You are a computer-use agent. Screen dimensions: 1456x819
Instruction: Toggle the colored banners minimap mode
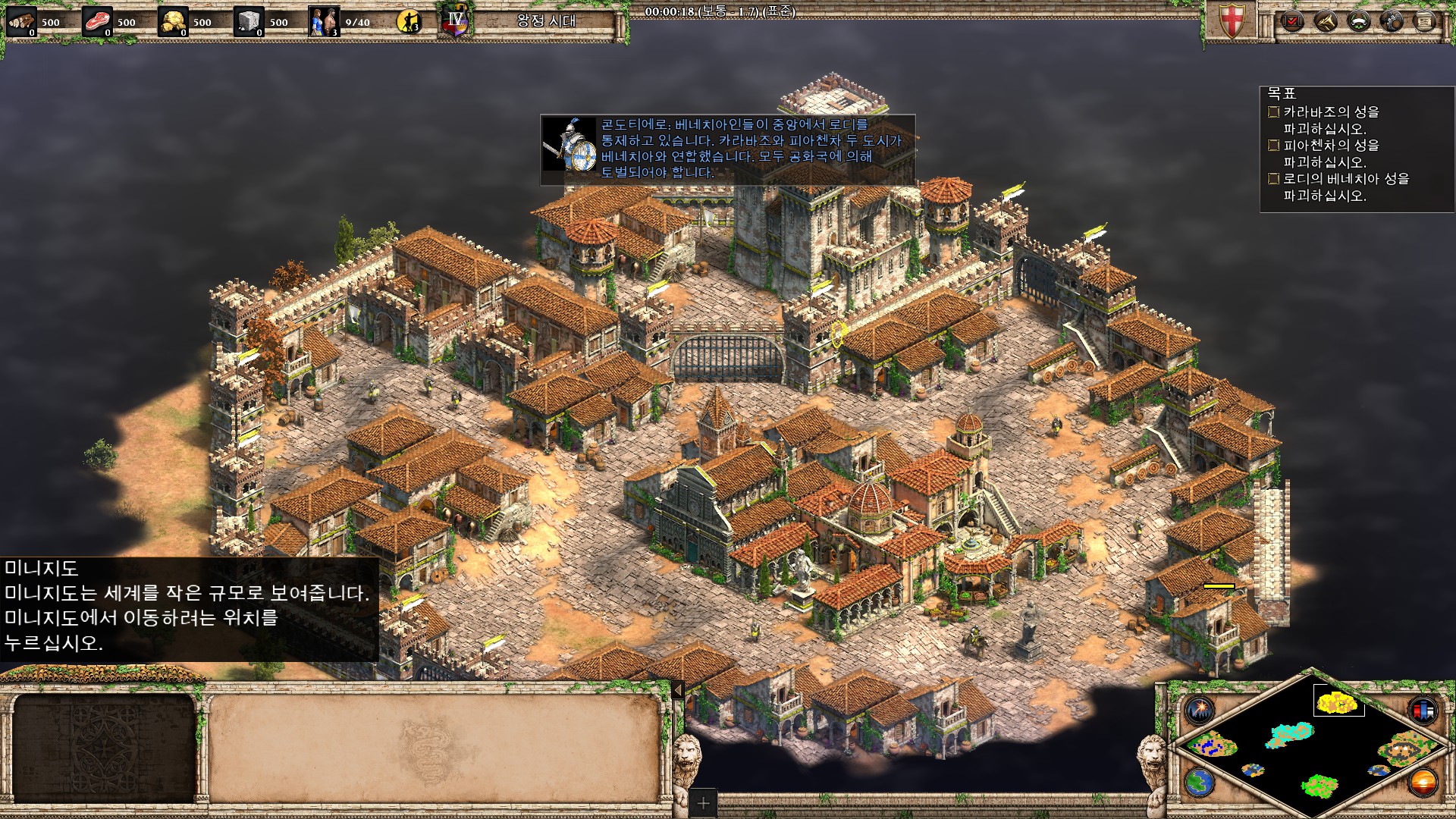coord(1423,710)
